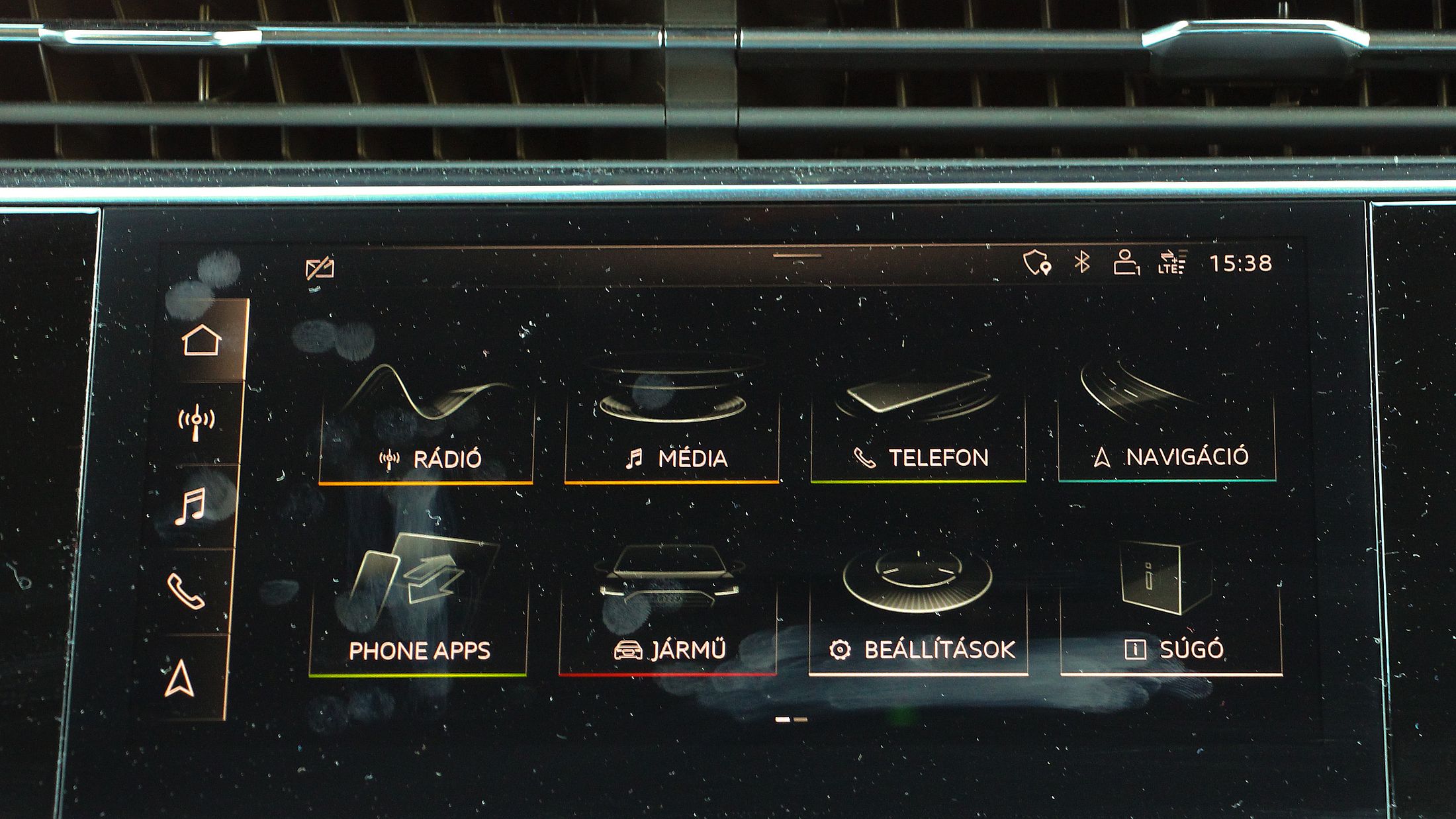Choose the JÁRMŰ vehicle tile
Screen dimensions: 1456x819
pos(668,612)
